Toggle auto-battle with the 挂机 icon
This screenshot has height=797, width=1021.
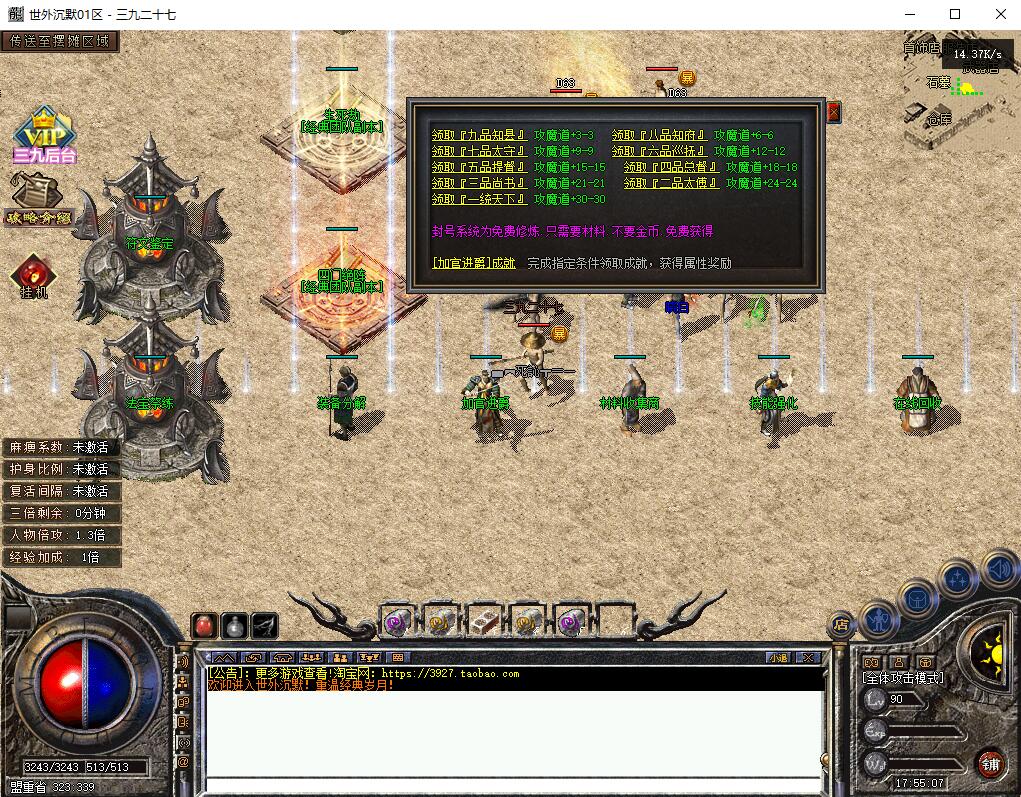click(x=33, y=276)
